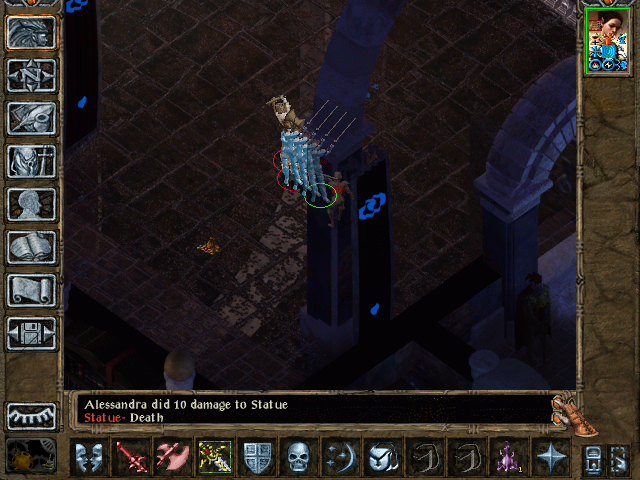Open the journal with the quill icon
This screenshot has height=480, width=640.
(x=31, y=118)
